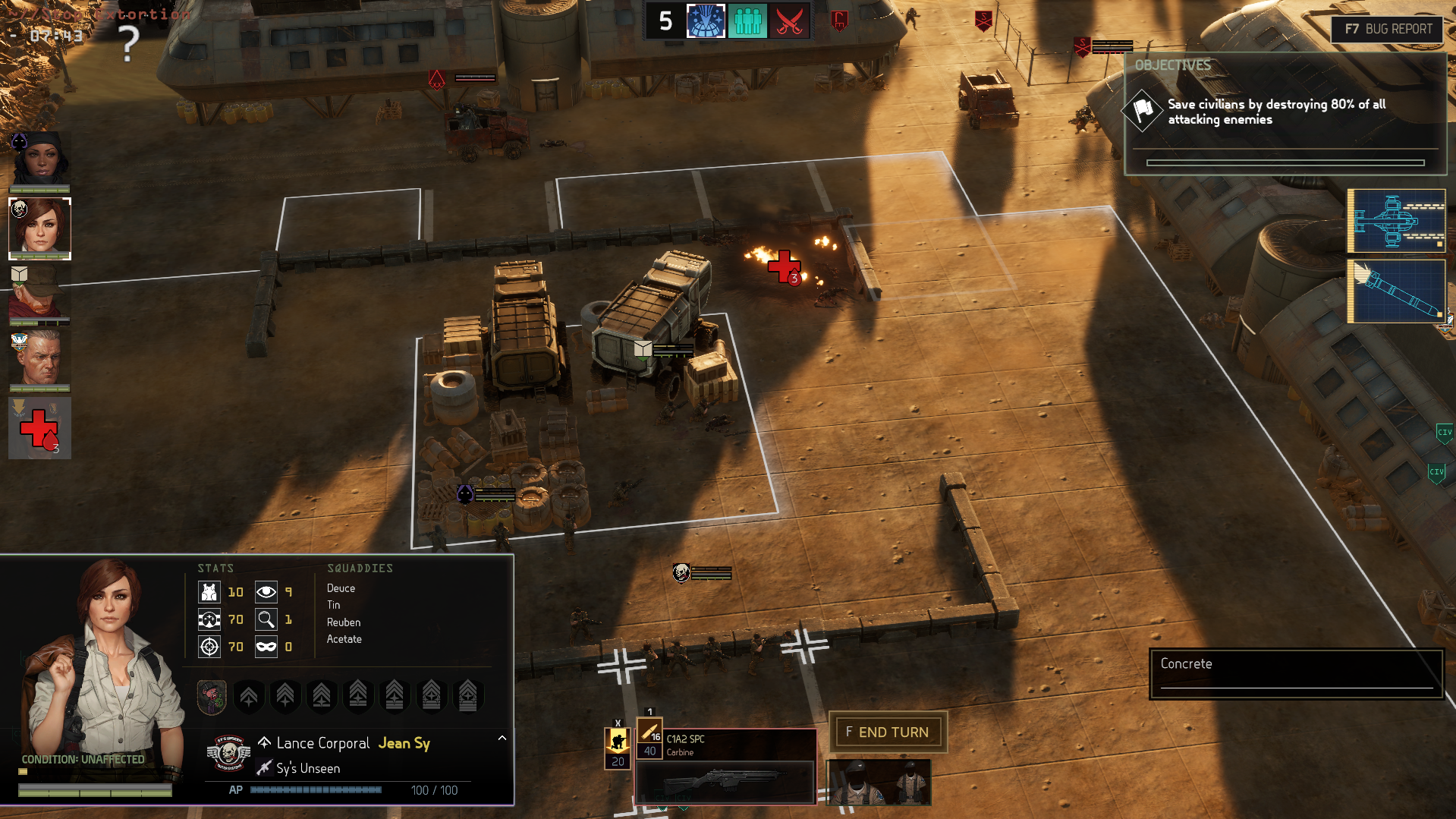End the current turn
The image size is (1456, 819).
(888, 732)
